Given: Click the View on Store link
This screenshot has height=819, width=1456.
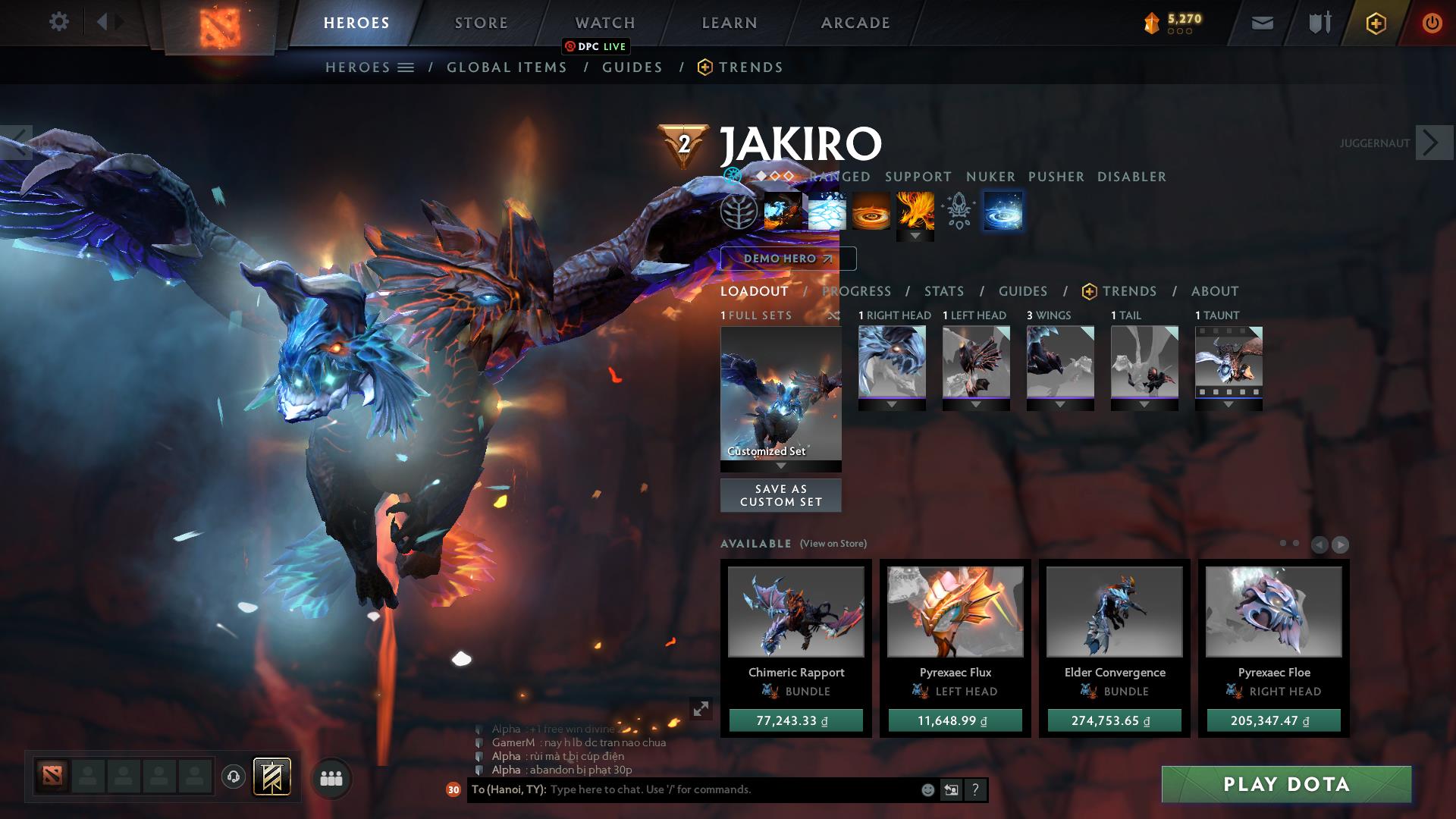Looking at the screenshot, I should 833,544.
